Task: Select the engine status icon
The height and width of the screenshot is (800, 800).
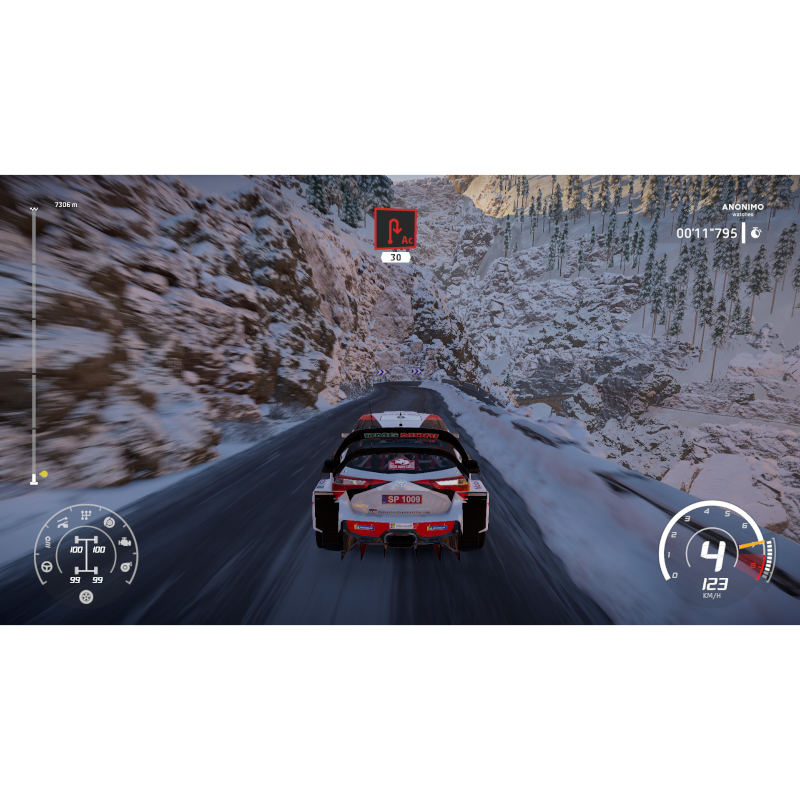Action: (126, 542)
